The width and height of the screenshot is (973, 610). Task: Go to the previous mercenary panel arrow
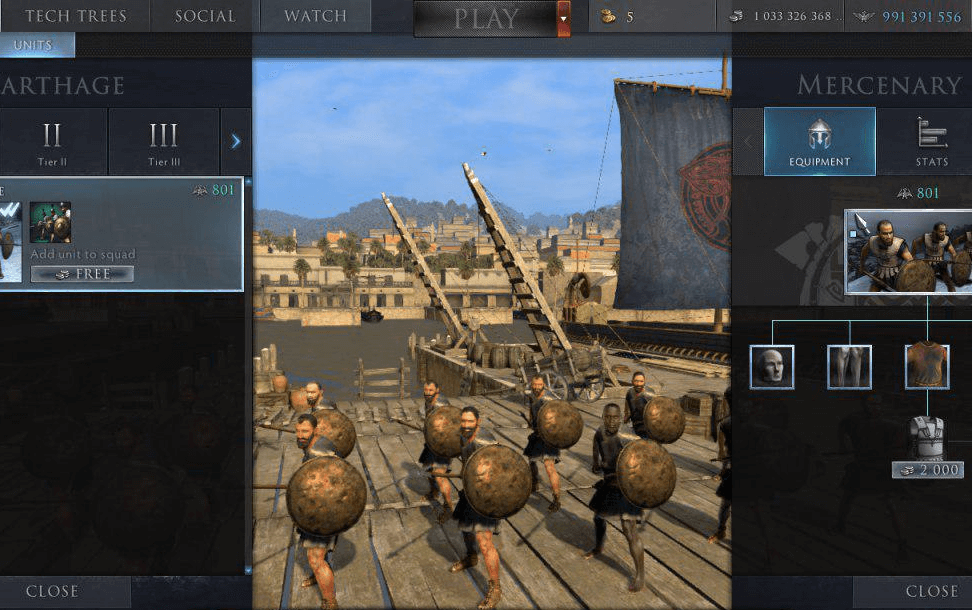pos(747,142)
